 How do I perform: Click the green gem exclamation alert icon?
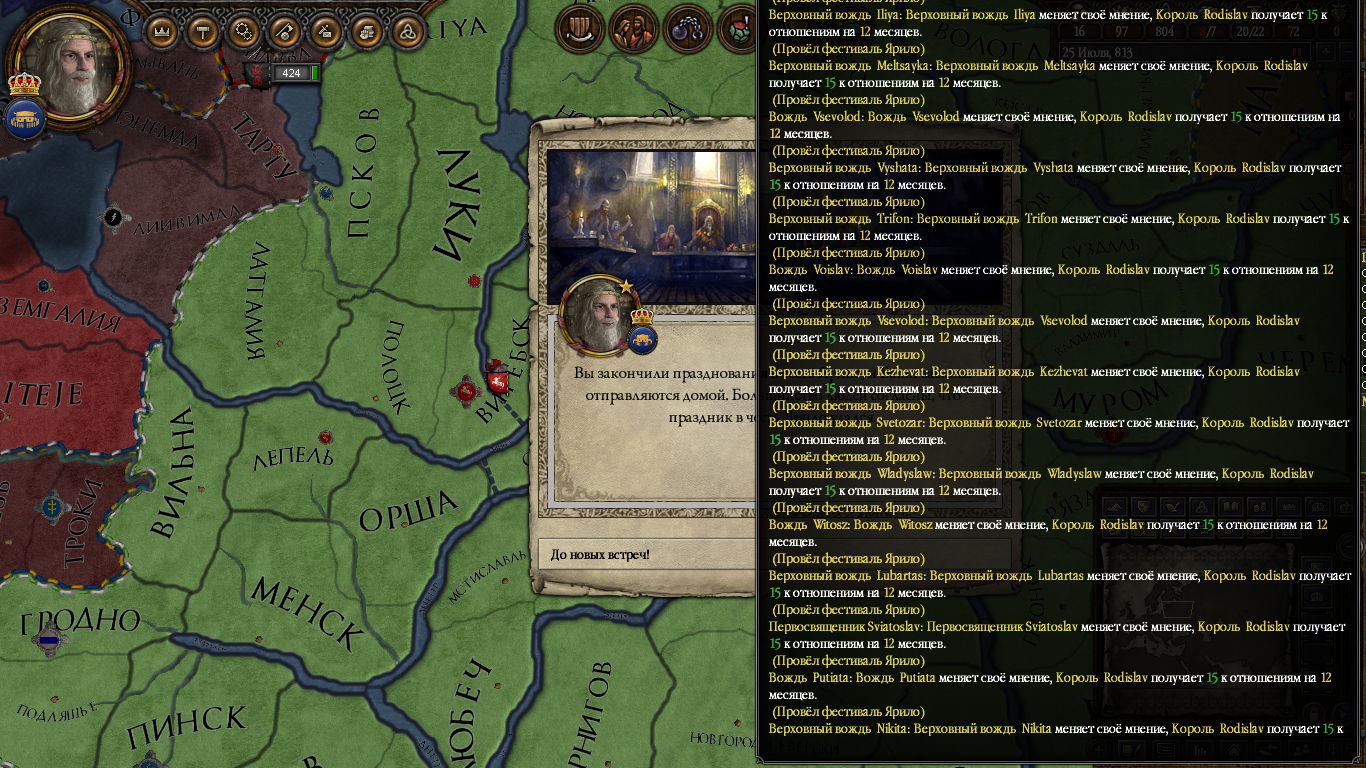coord(740,30)
